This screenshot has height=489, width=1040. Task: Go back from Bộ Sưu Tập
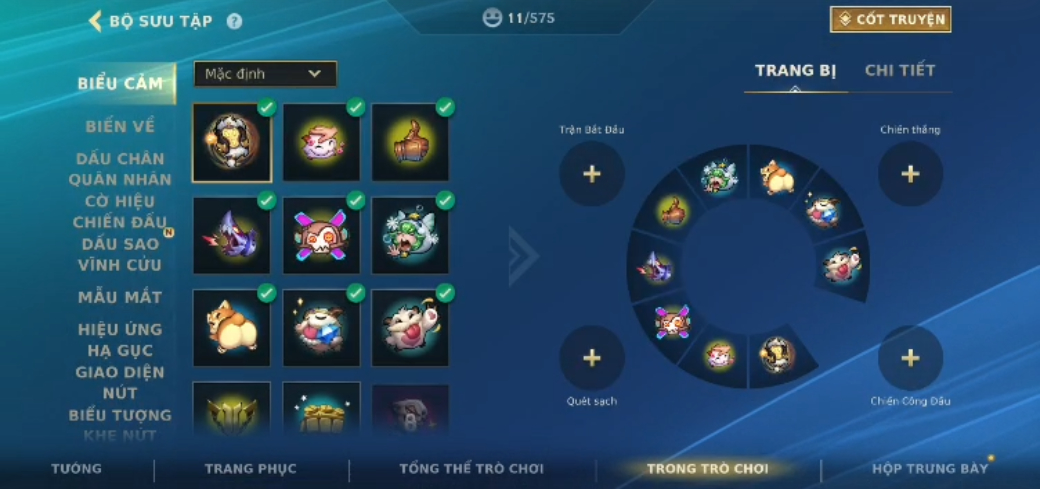pyautogui.click(x=96, y=21)
